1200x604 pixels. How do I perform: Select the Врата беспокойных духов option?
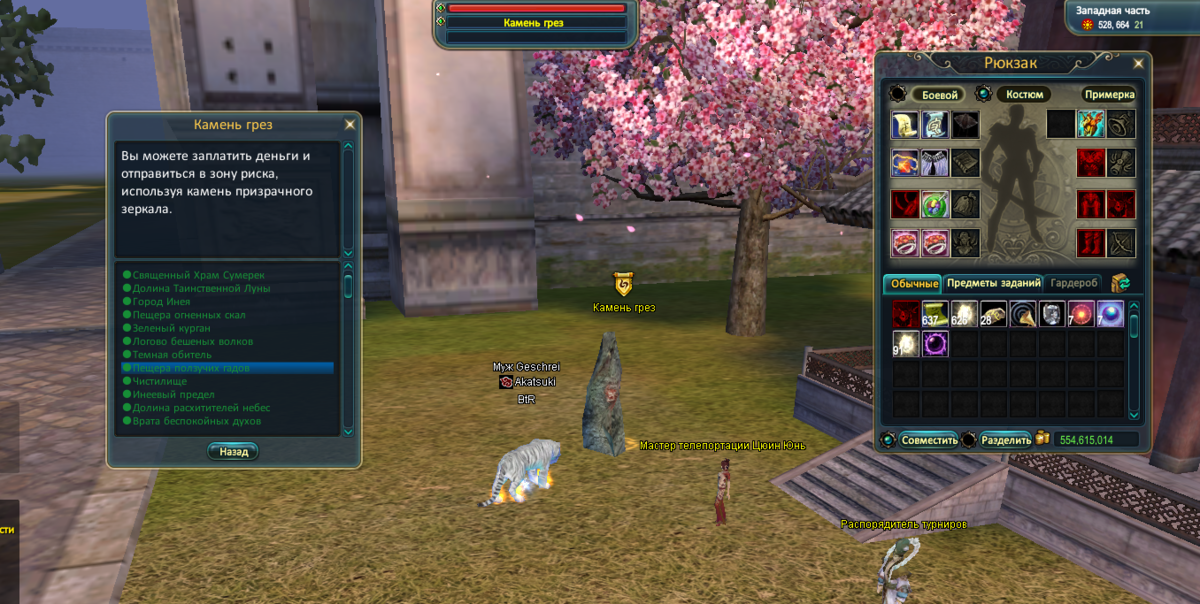197,421
